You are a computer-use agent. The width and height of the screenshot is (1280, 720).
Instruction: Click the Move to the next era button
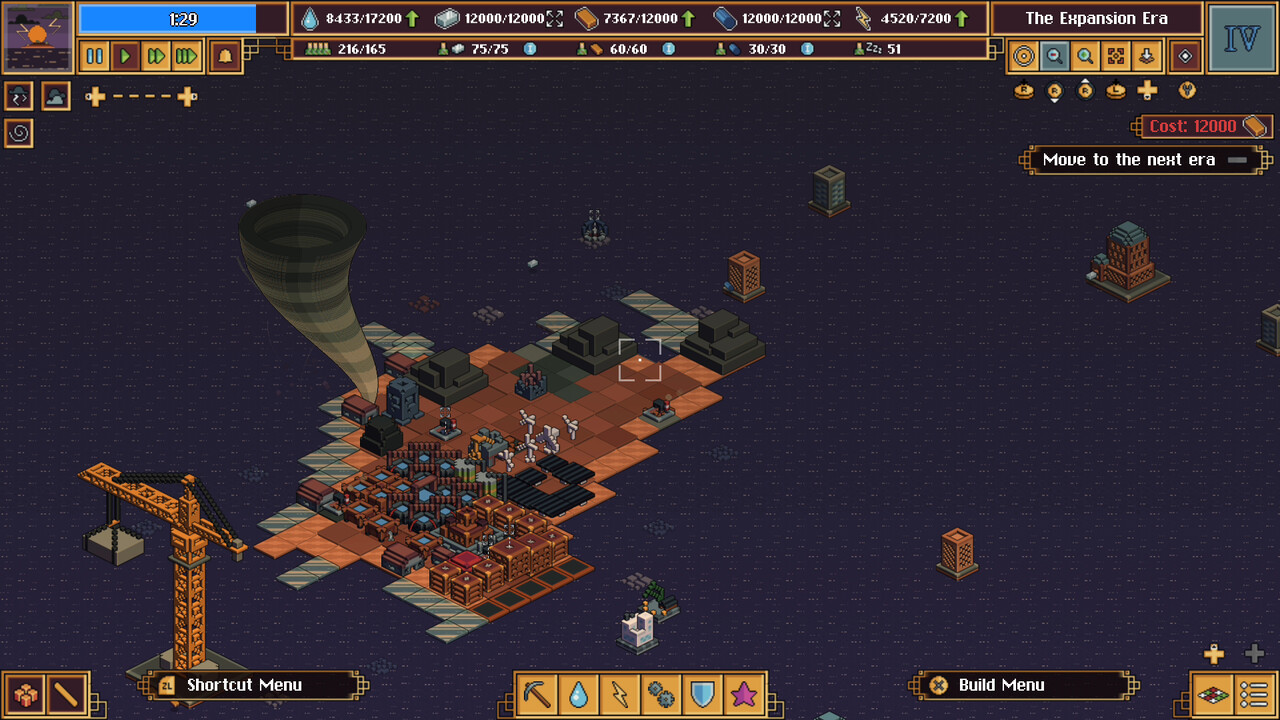(x=1143, y=160)
